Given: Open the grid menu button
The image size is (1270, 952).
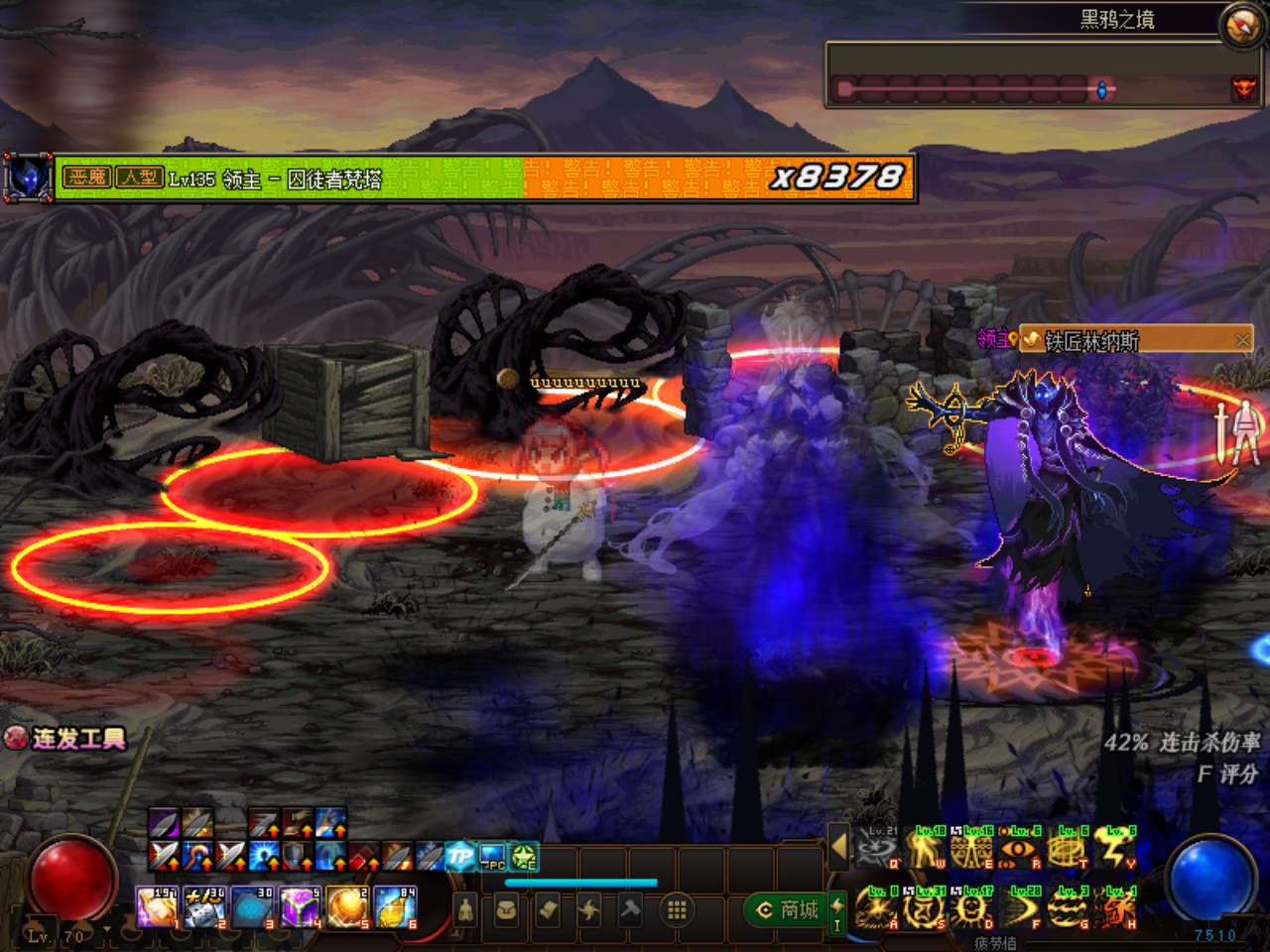Looking at the screenshot, I should 677,909.
